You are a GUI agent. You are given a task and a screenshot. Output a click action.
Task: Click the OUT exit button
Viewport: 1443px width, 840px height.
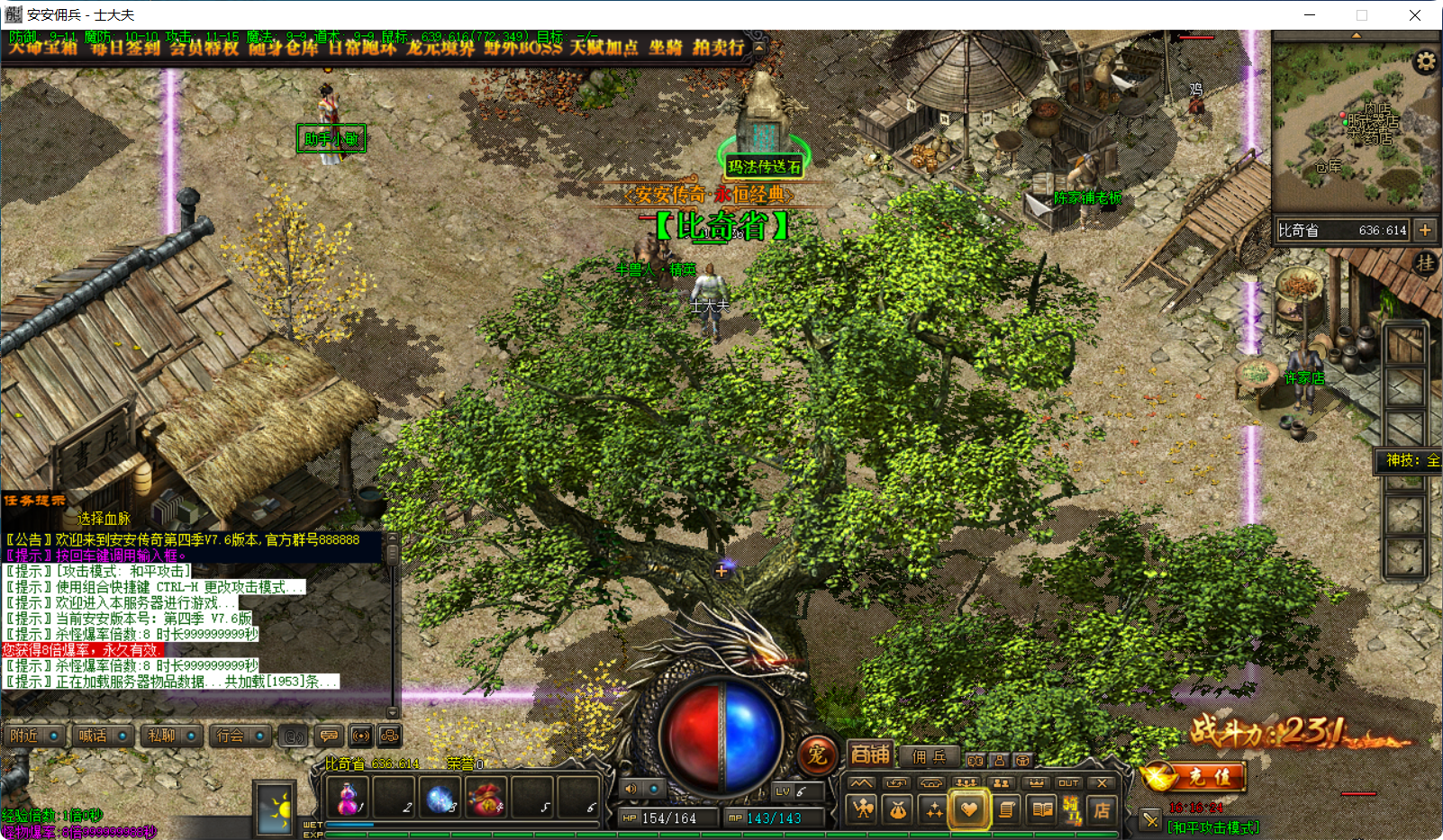coord(1070,782)
